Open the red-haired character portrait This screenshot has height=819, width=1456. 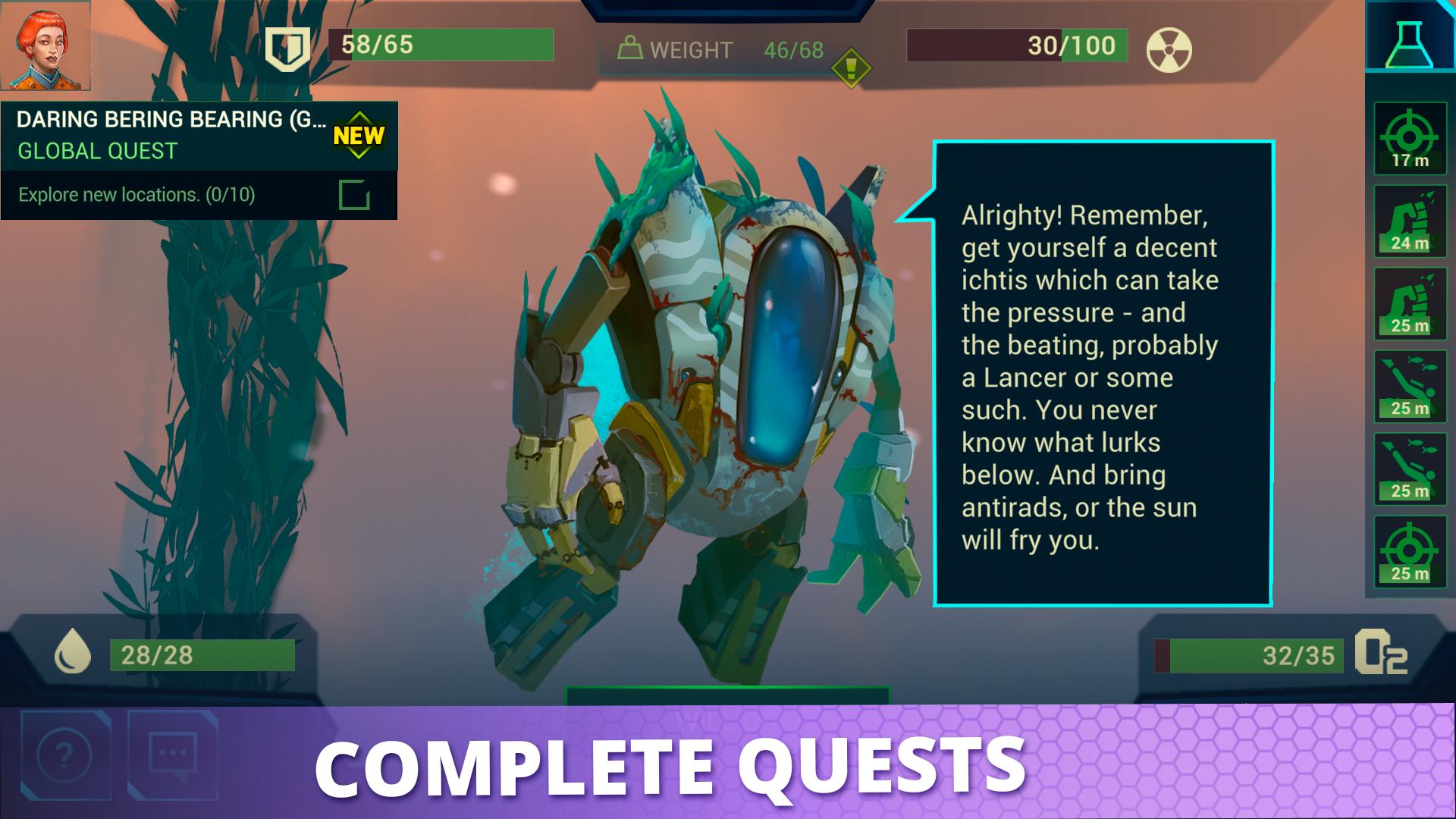click(x=45, y=45)
